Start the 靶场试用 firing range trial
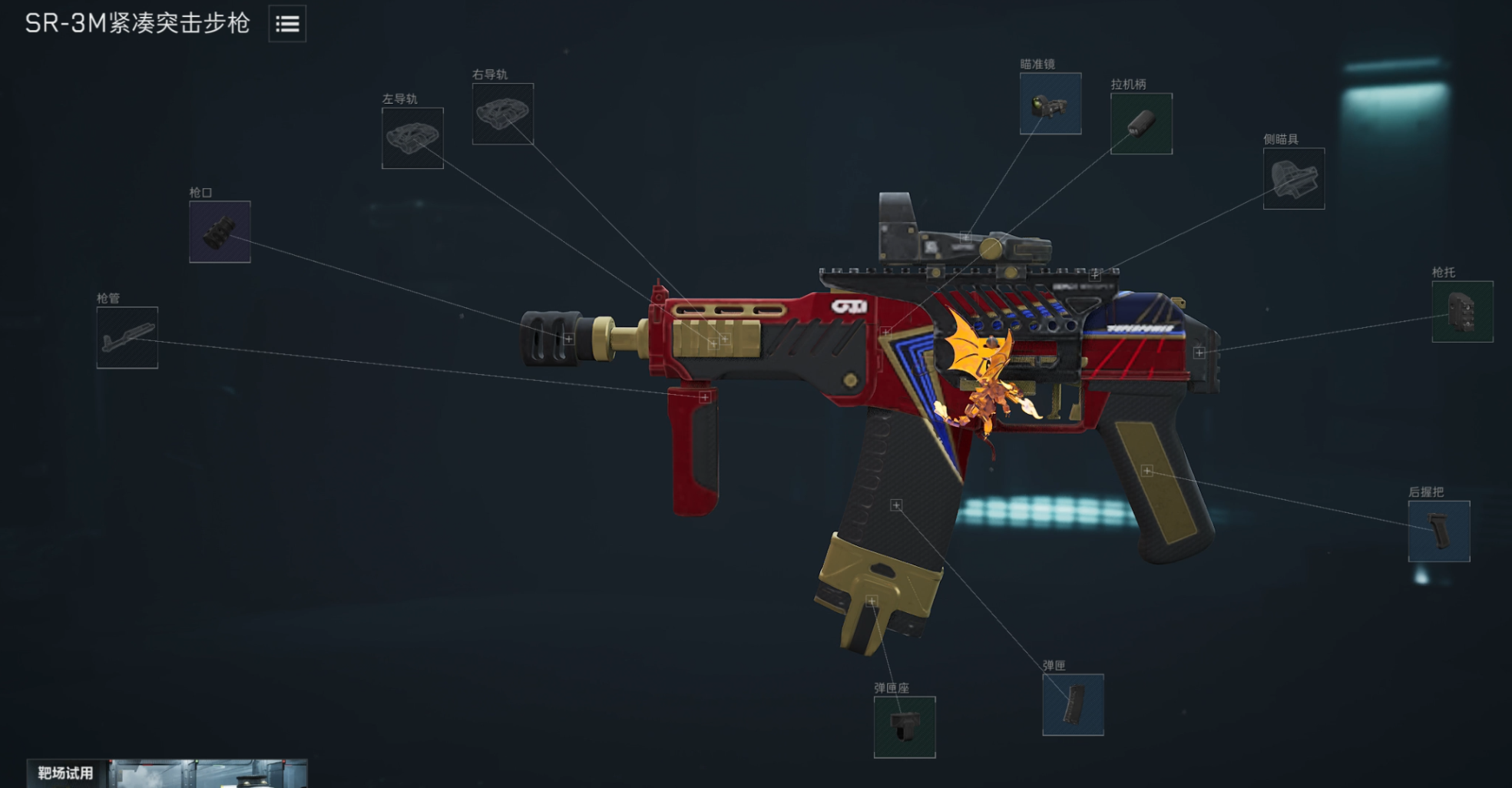The image size is (1512, 788). pos(66,773)
